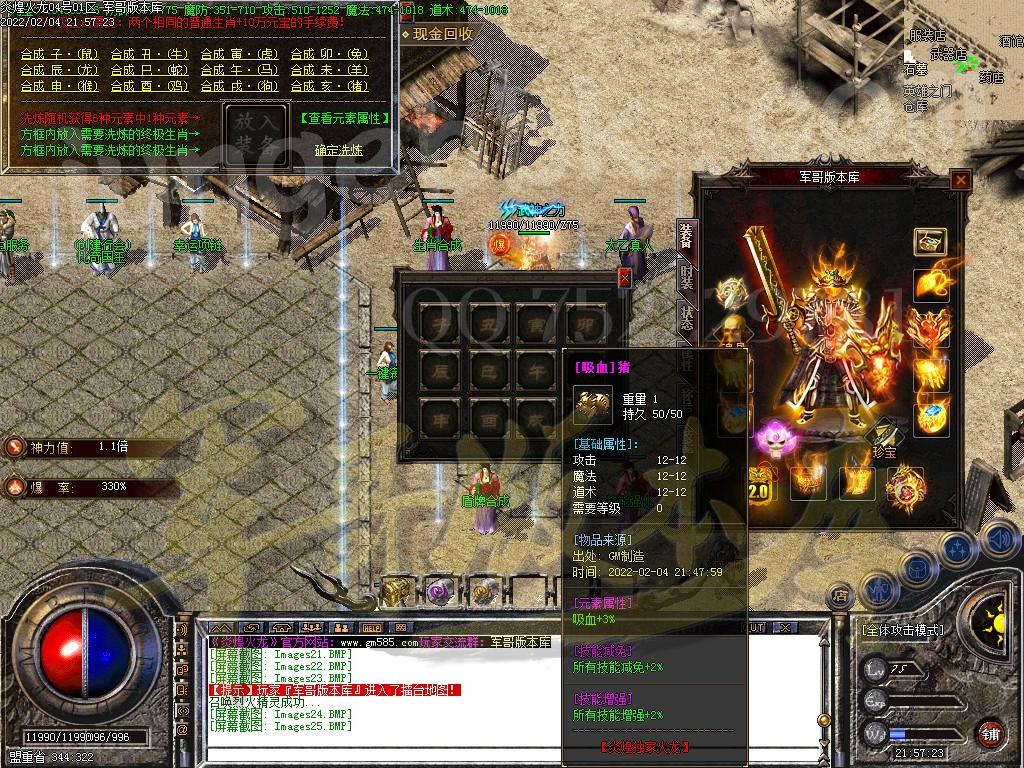The height and width of the screenshot is (768, 1024).
Task: Switch to the 时装 fashion tab
Action: pos(687,276)
